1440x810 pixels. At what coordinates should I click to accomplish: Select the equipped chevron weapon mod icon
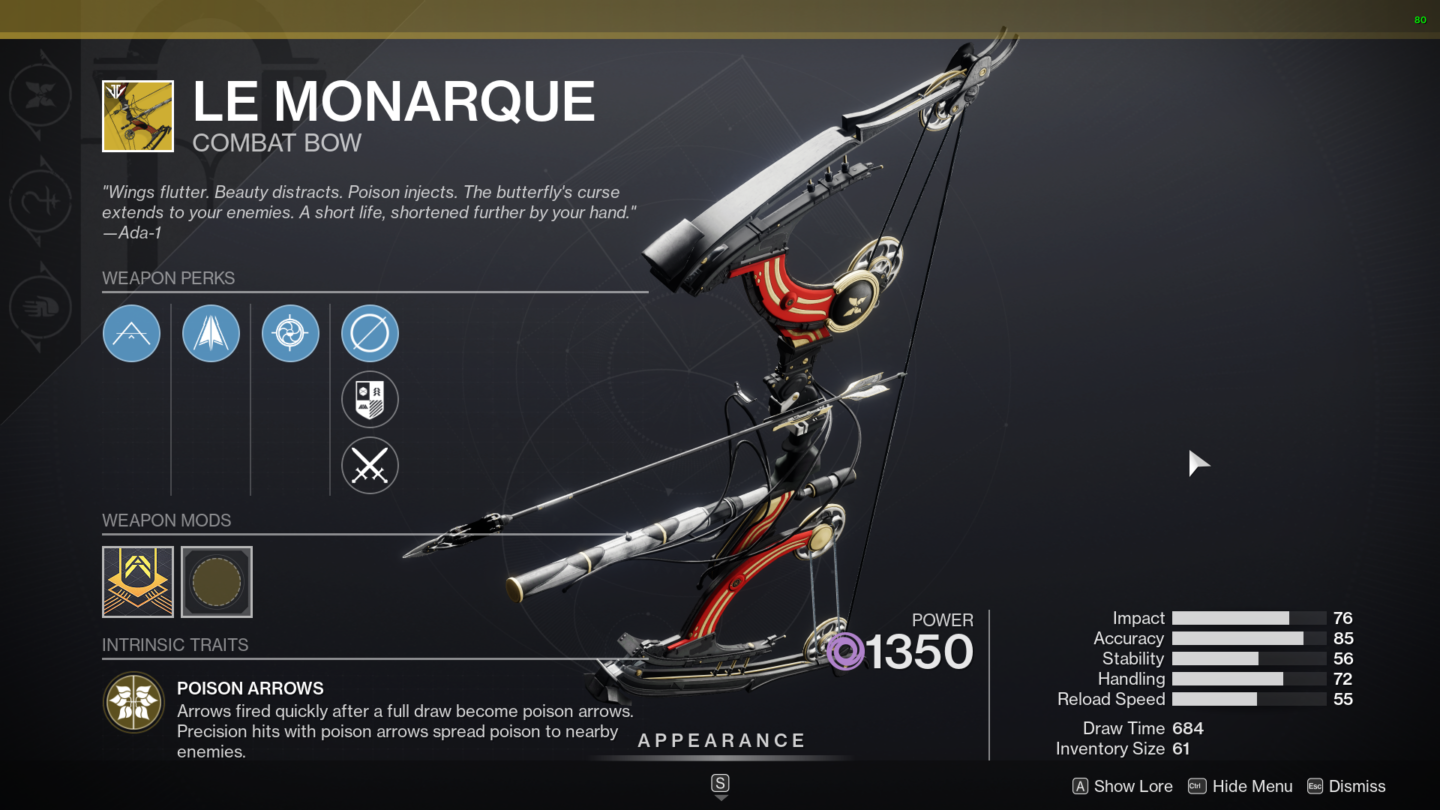click(x=137, y=581)
